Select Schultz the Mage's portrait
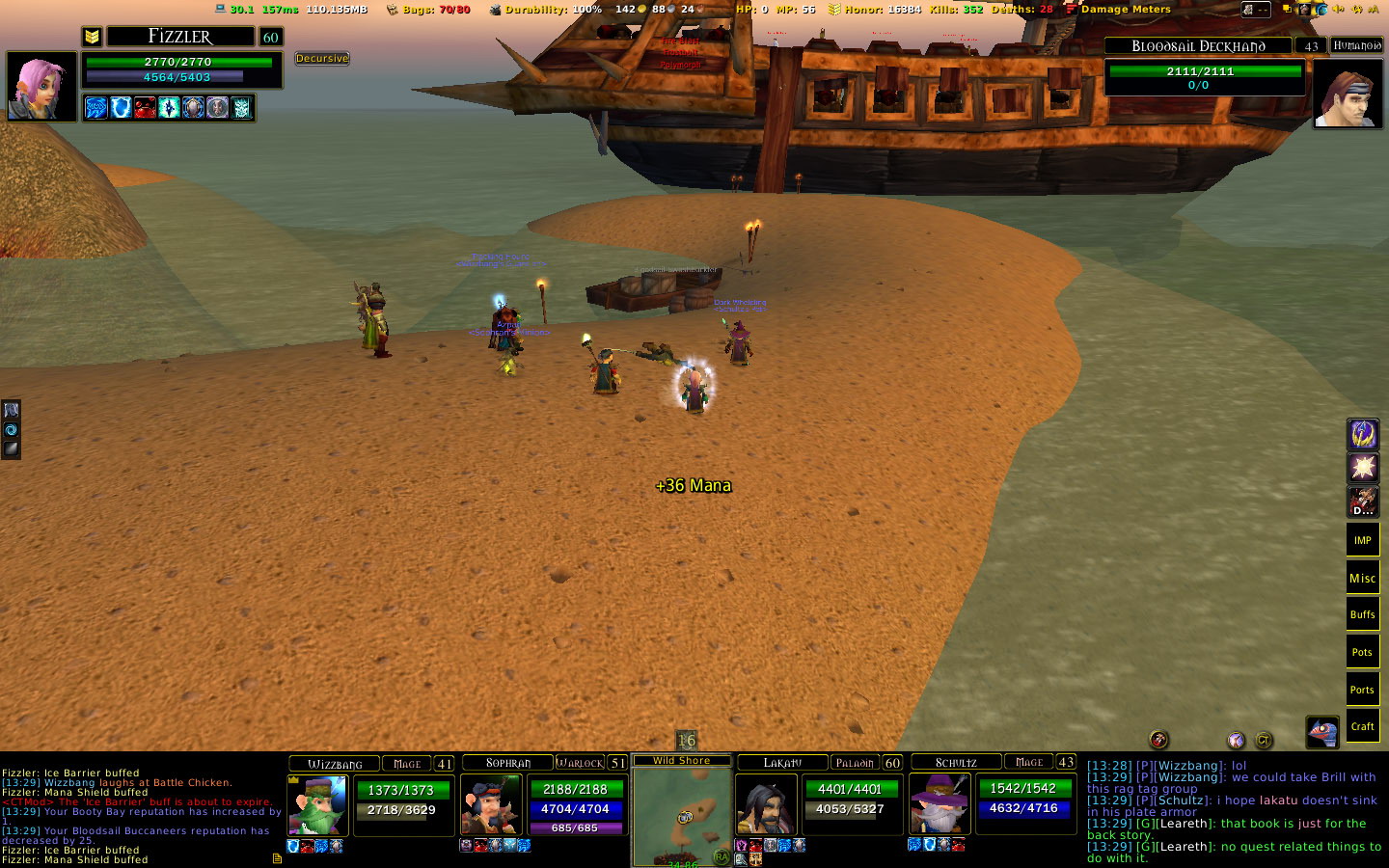 (940, 802)
